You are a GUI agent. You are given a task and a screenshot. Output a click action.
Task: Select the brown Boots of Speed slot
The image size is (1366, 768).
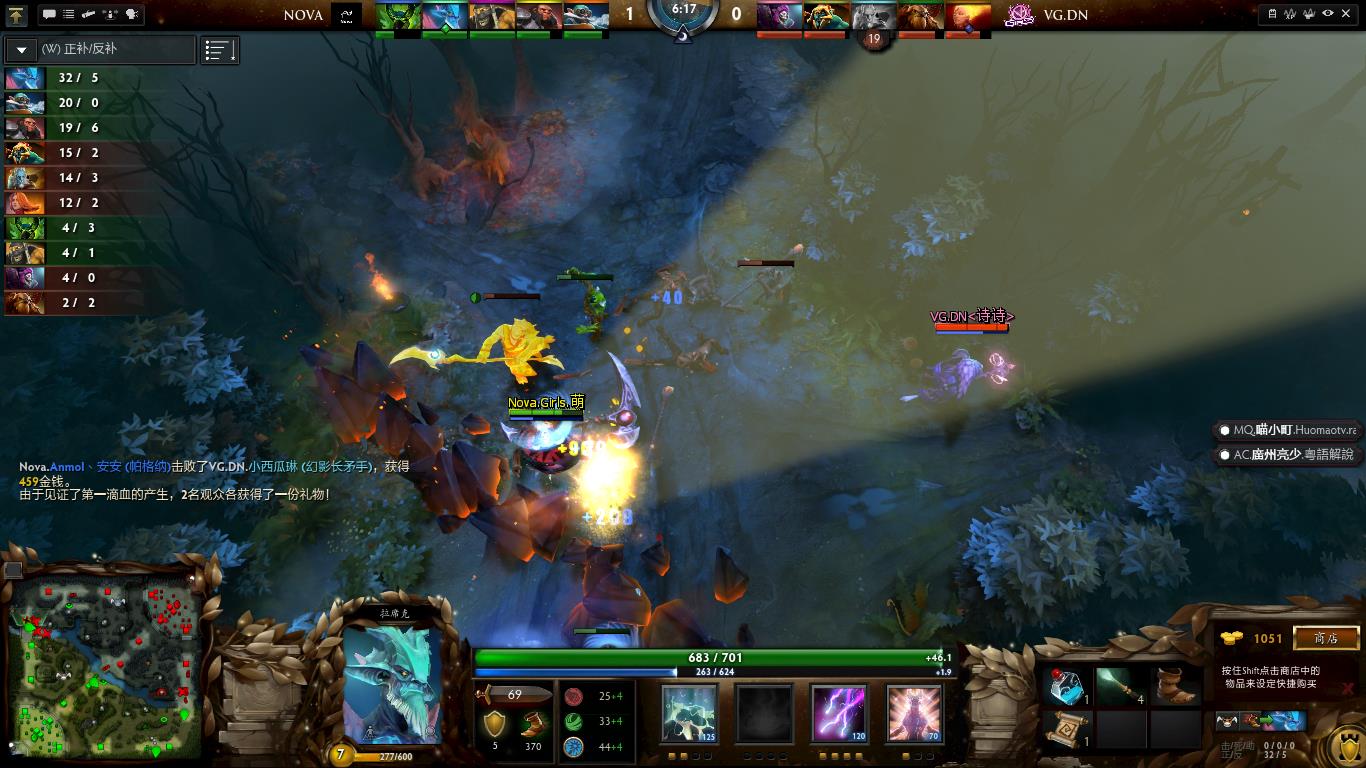click(1174, 687)
